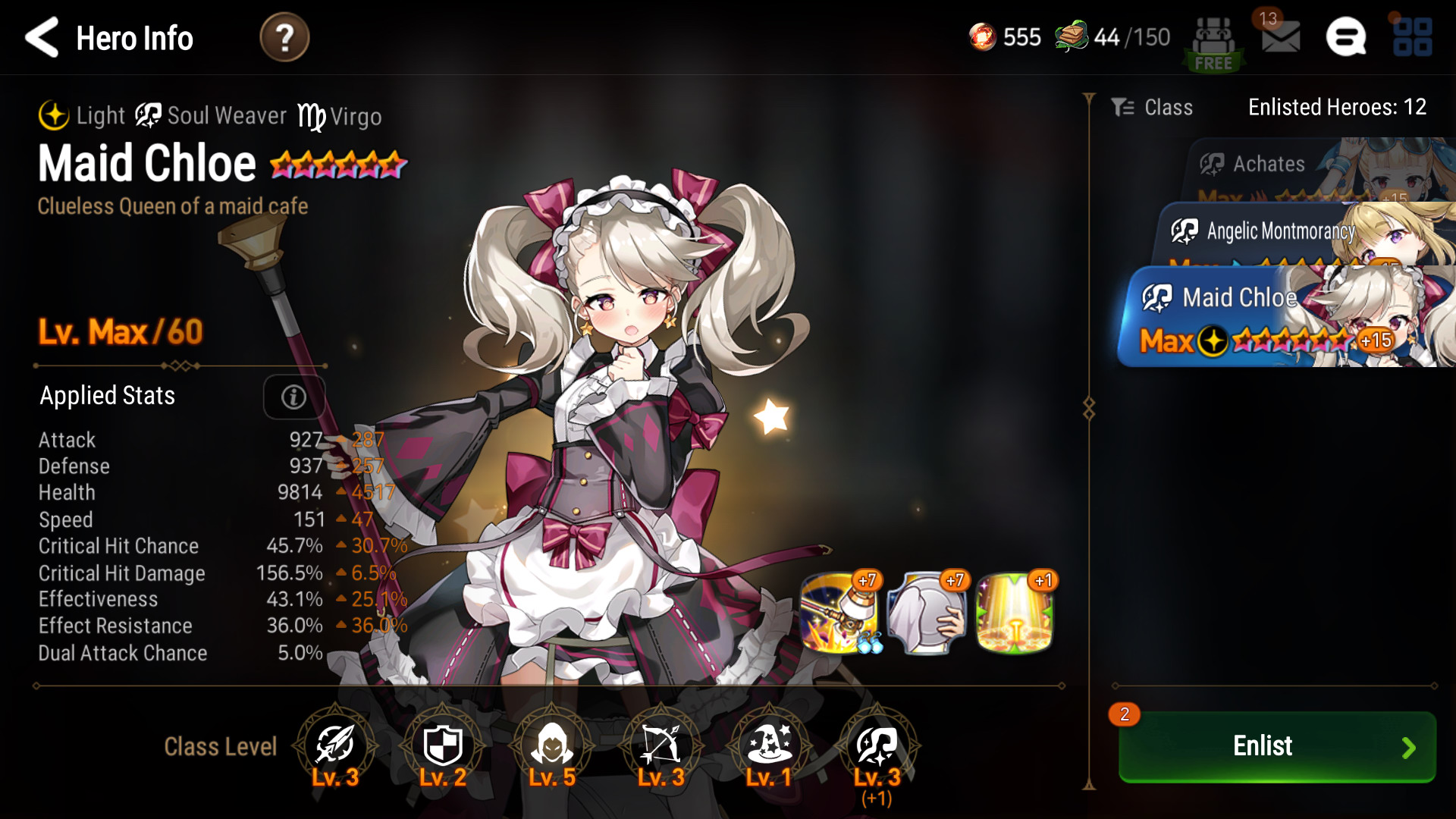
Task: Open the shield class level icon
Action: tap(443, 746)
